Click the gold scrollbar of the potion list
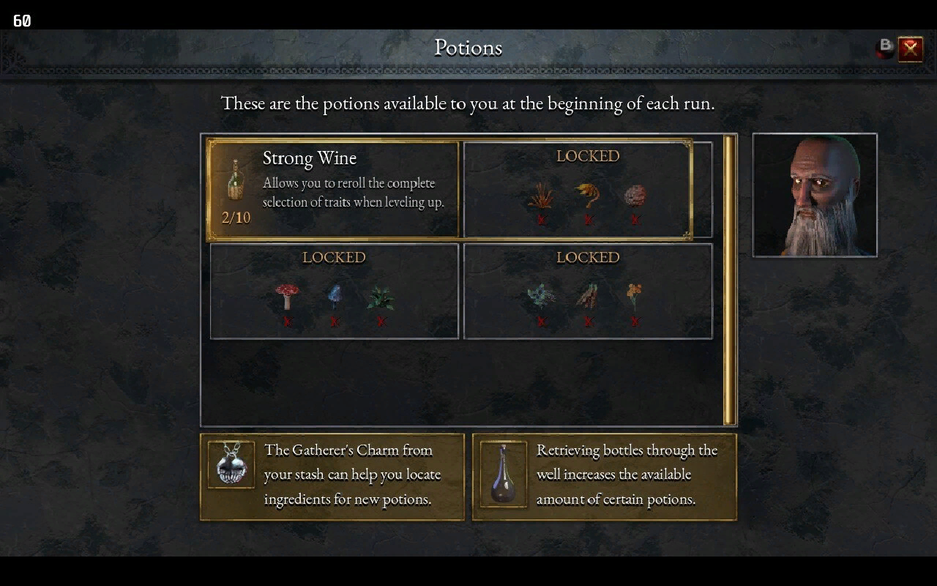 [x=728, y=280]
